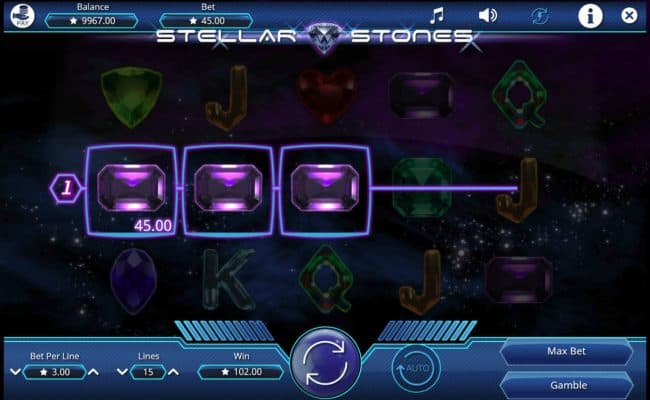Image resolution: width=650 pixels, height=400 pixels.
Task: Increase the number of Lines
Action: click(x=177, y=372)
